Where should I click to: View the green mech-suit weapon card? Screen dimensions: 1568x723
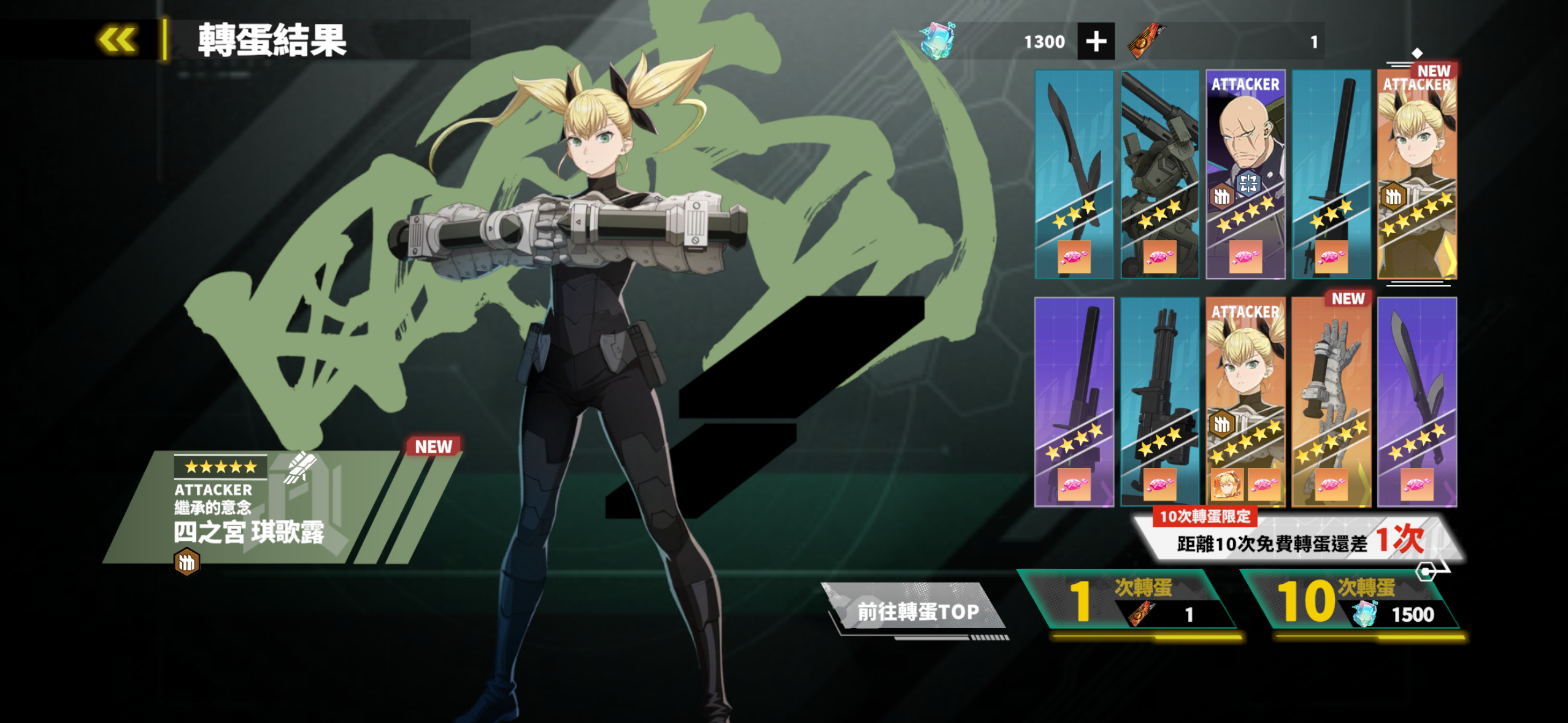click(x=1159, y=174)
